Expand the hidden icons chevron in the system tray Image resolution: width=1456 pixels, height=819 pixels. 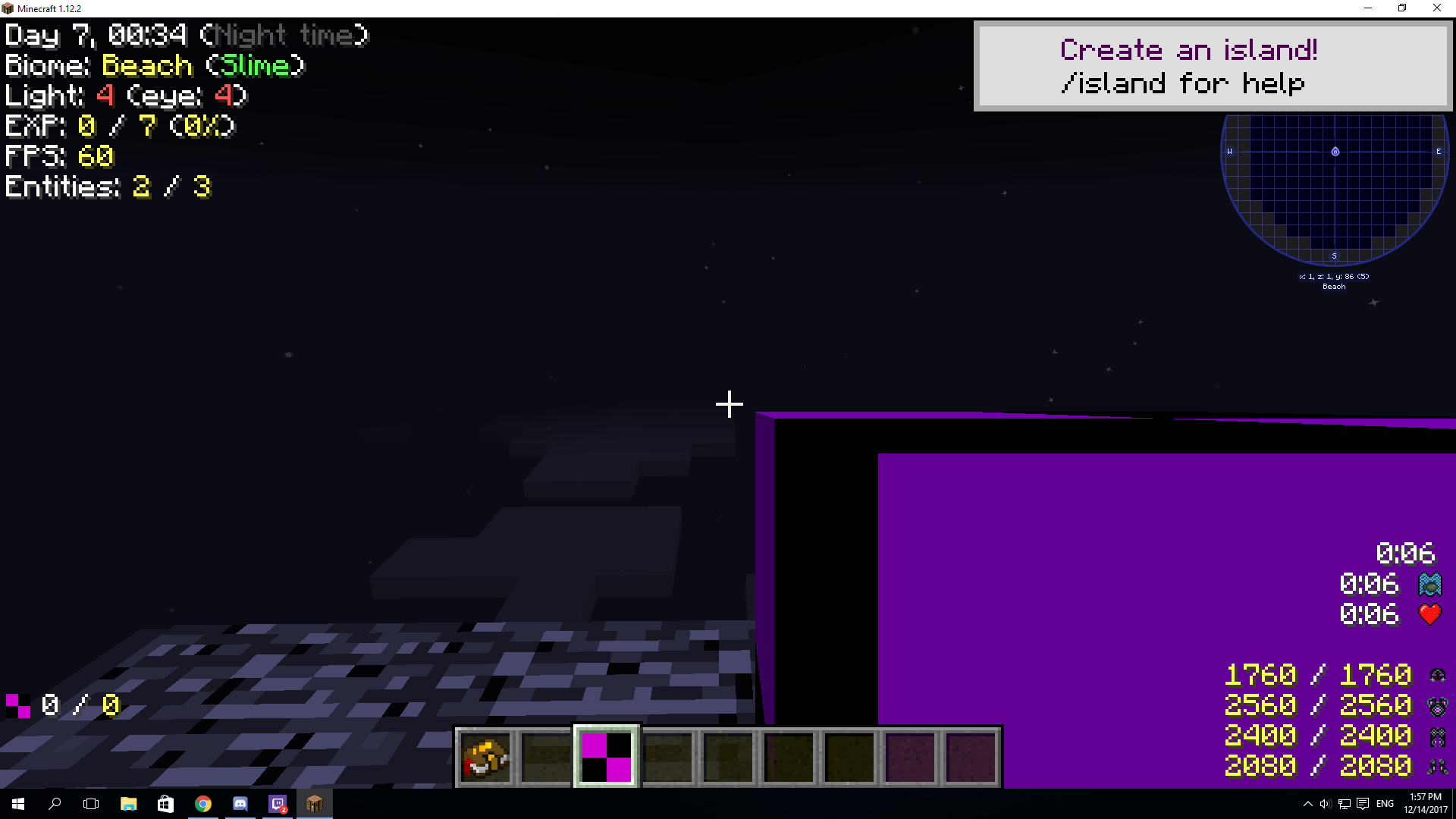click(x=1308, y=804)
